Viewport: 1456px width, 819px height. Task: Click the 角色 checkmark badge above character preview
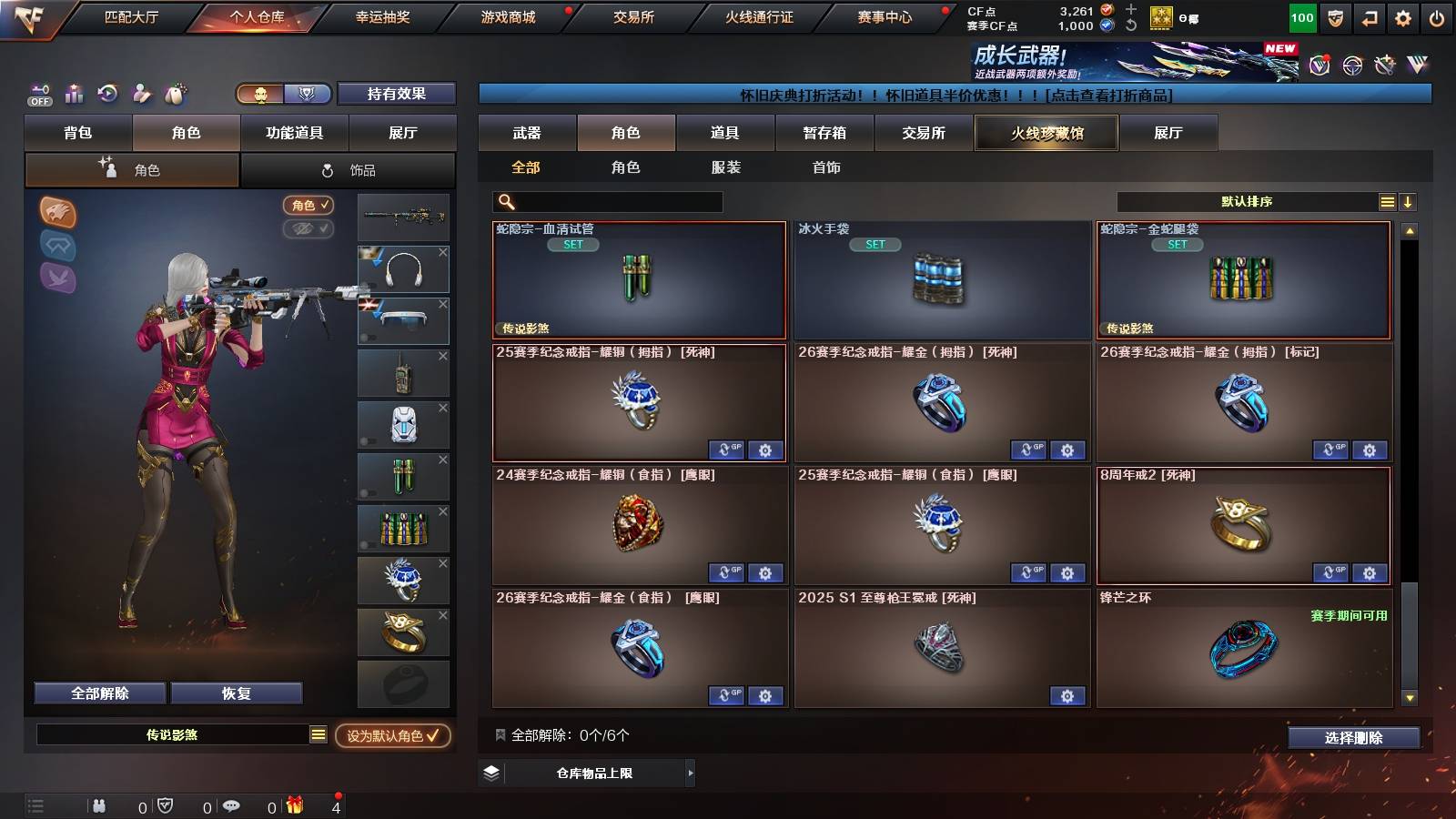click(308, 205)
